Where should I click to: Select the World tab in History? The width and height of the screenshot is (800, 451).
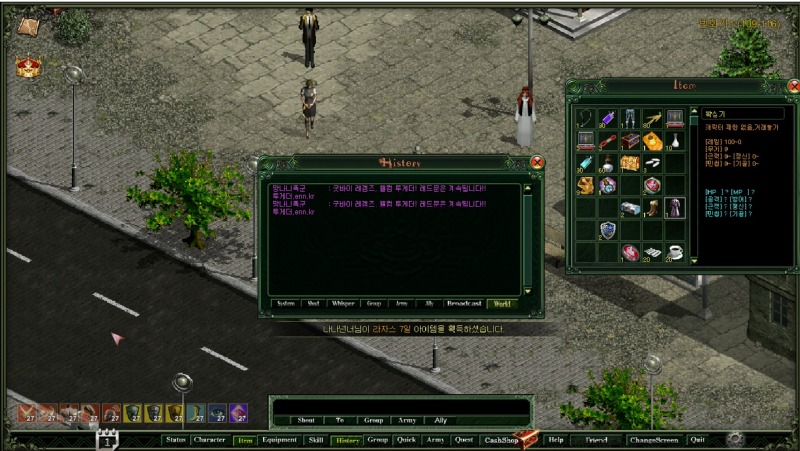coord(503,302)
